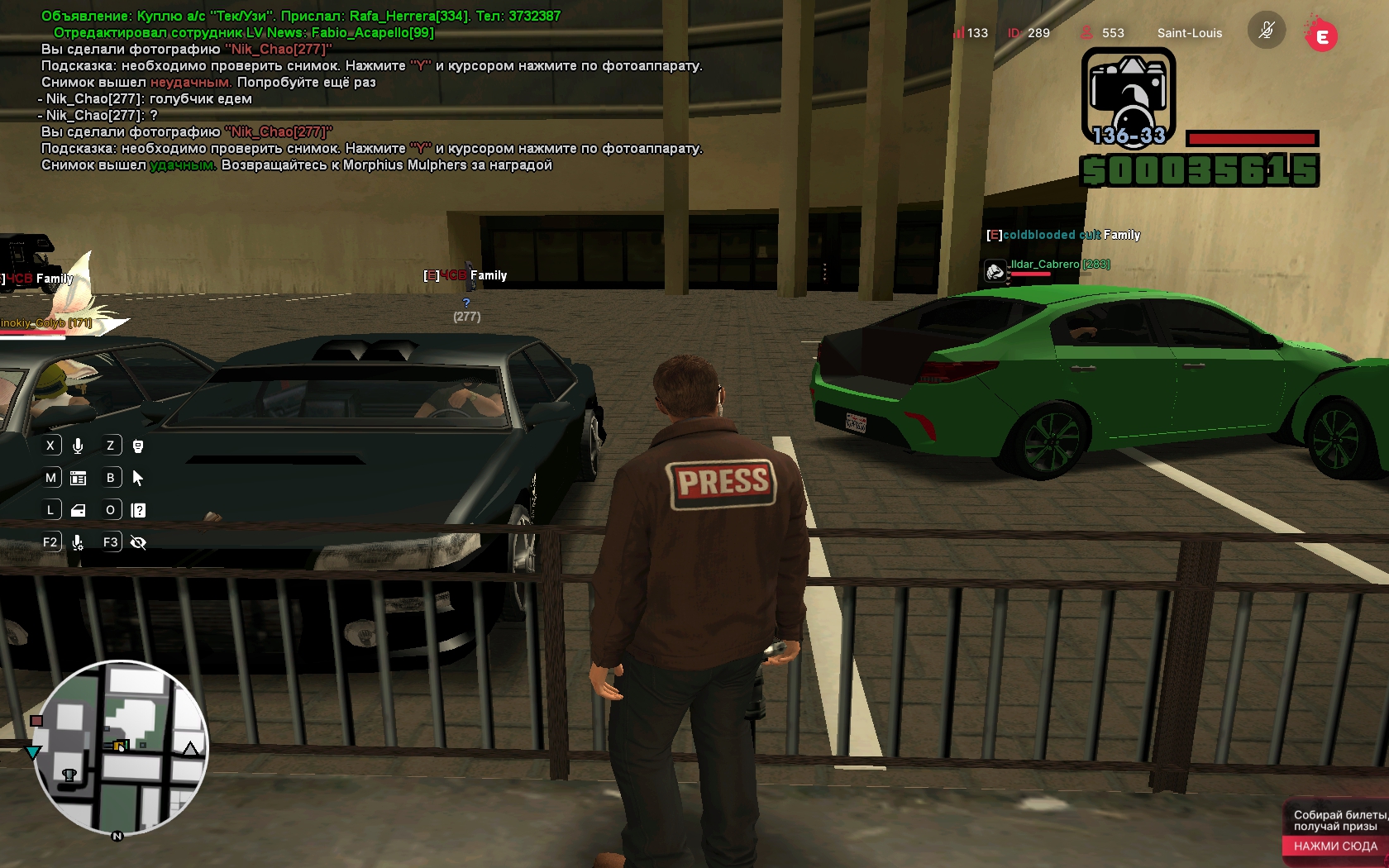Open the microphone settings icon

(78, 542)
